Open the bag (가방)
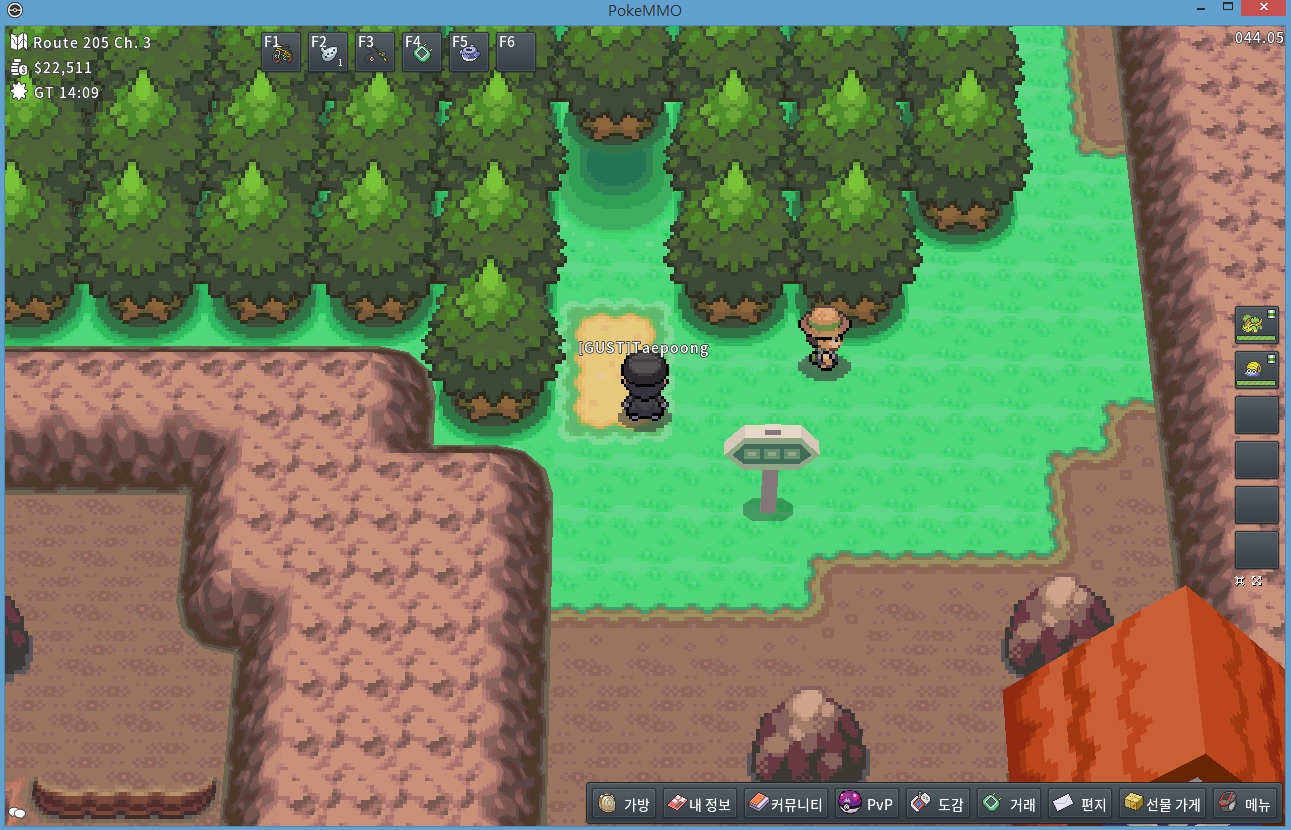 click(x=625, y=804)
